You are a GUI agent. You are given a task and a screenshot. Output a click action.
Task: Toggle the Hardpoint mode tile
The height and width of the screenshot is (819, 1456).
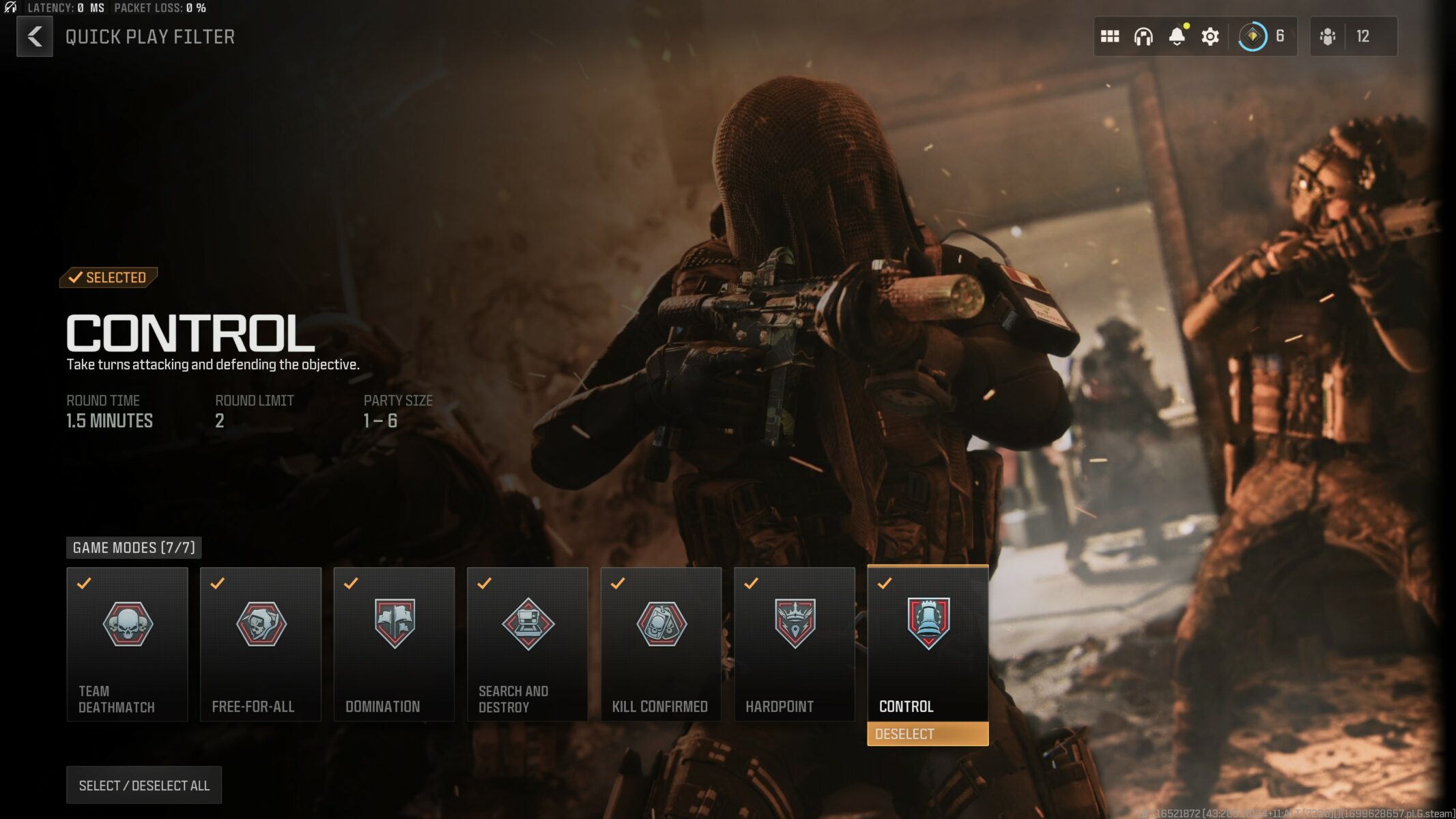pos(795,644)
